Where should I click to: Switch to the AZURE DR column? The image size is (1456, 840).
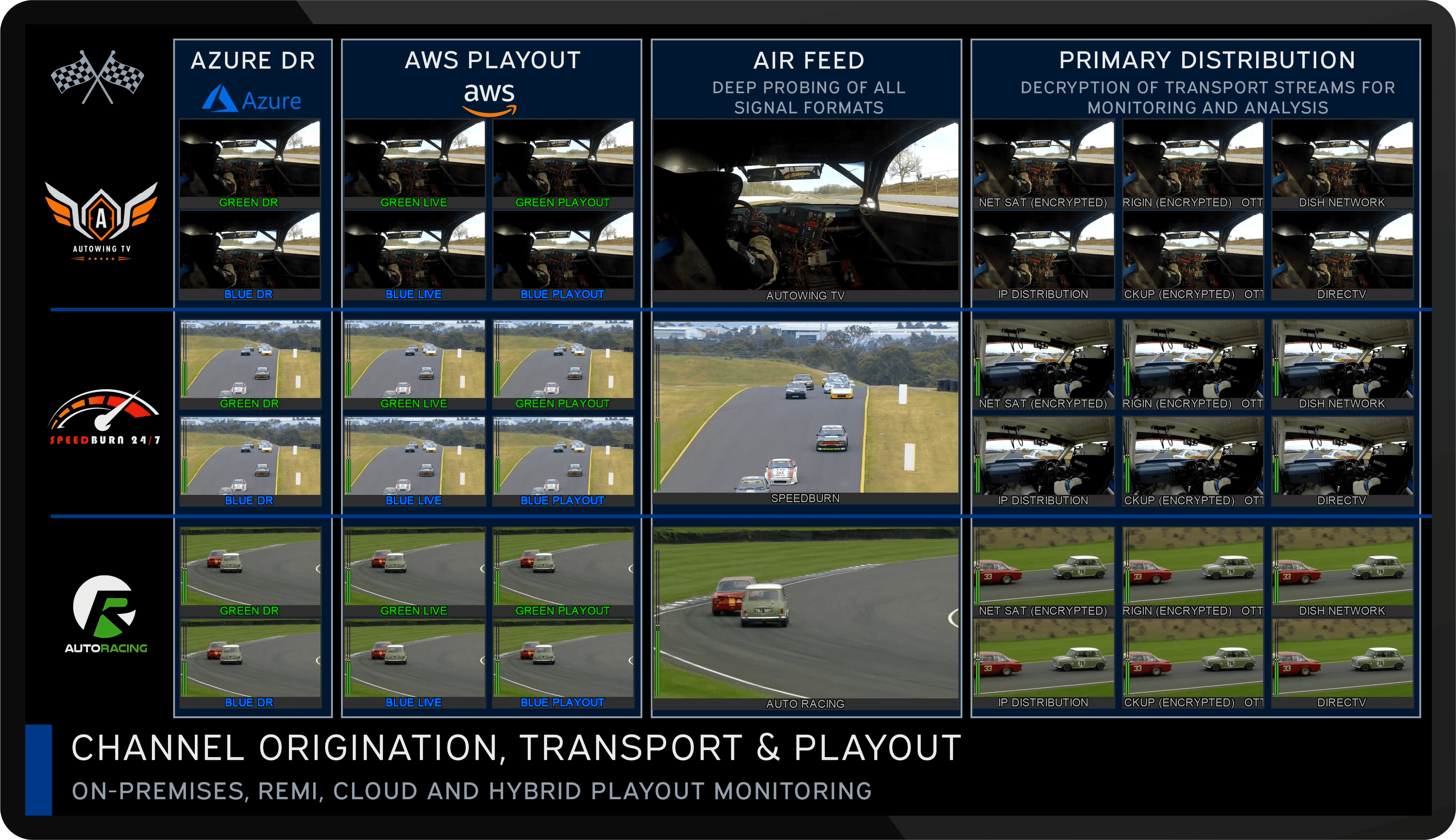(x=253, y=60)
